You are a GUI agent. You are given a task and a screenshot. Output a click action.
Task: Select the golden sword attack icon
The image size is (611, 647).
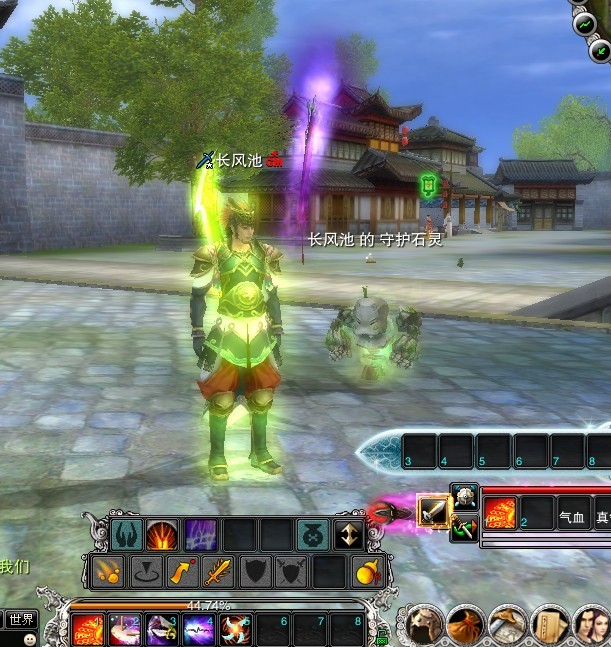point(218,572)
